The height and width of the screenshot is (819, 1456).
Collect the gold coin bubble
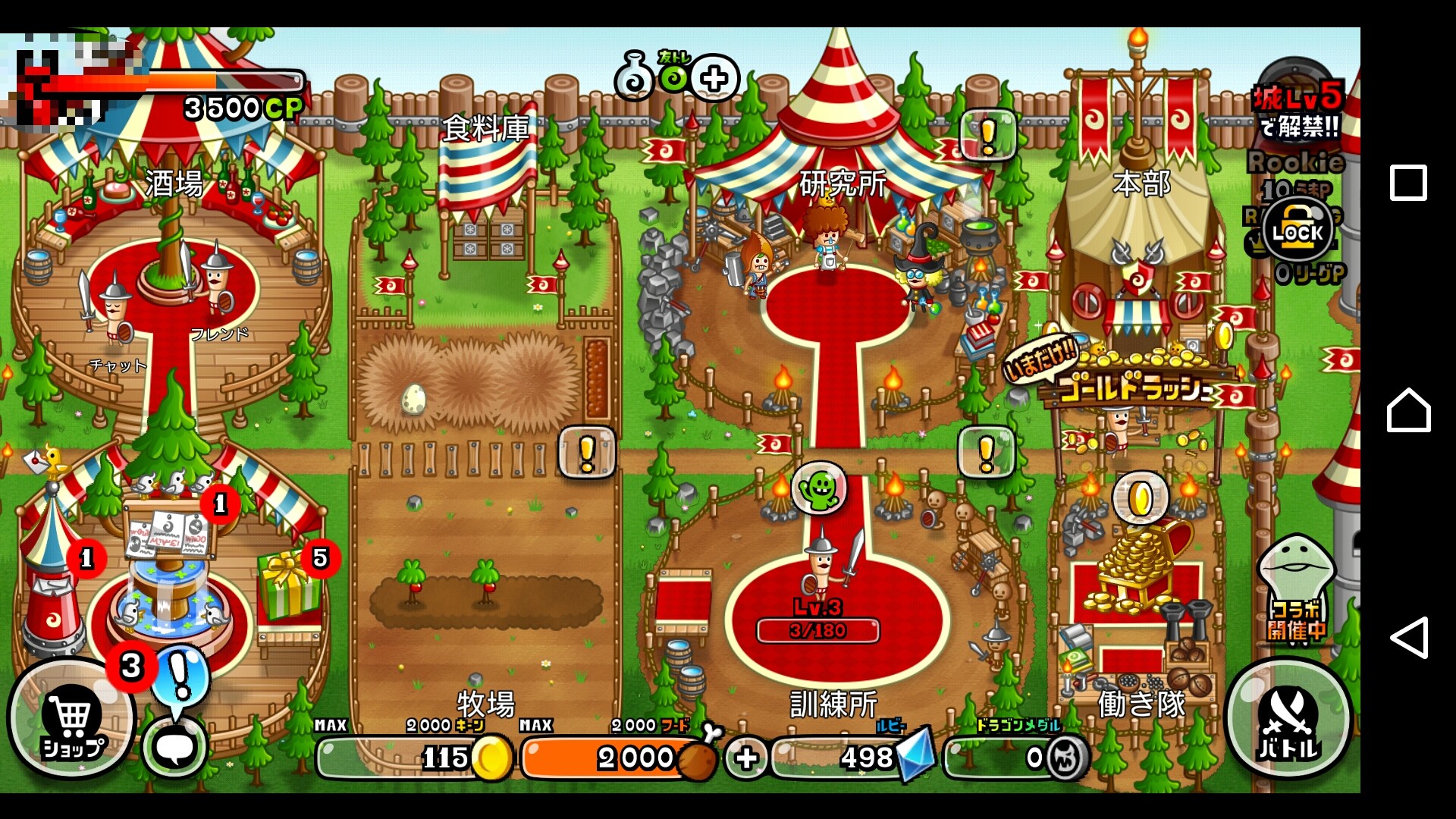(1141, 499)
